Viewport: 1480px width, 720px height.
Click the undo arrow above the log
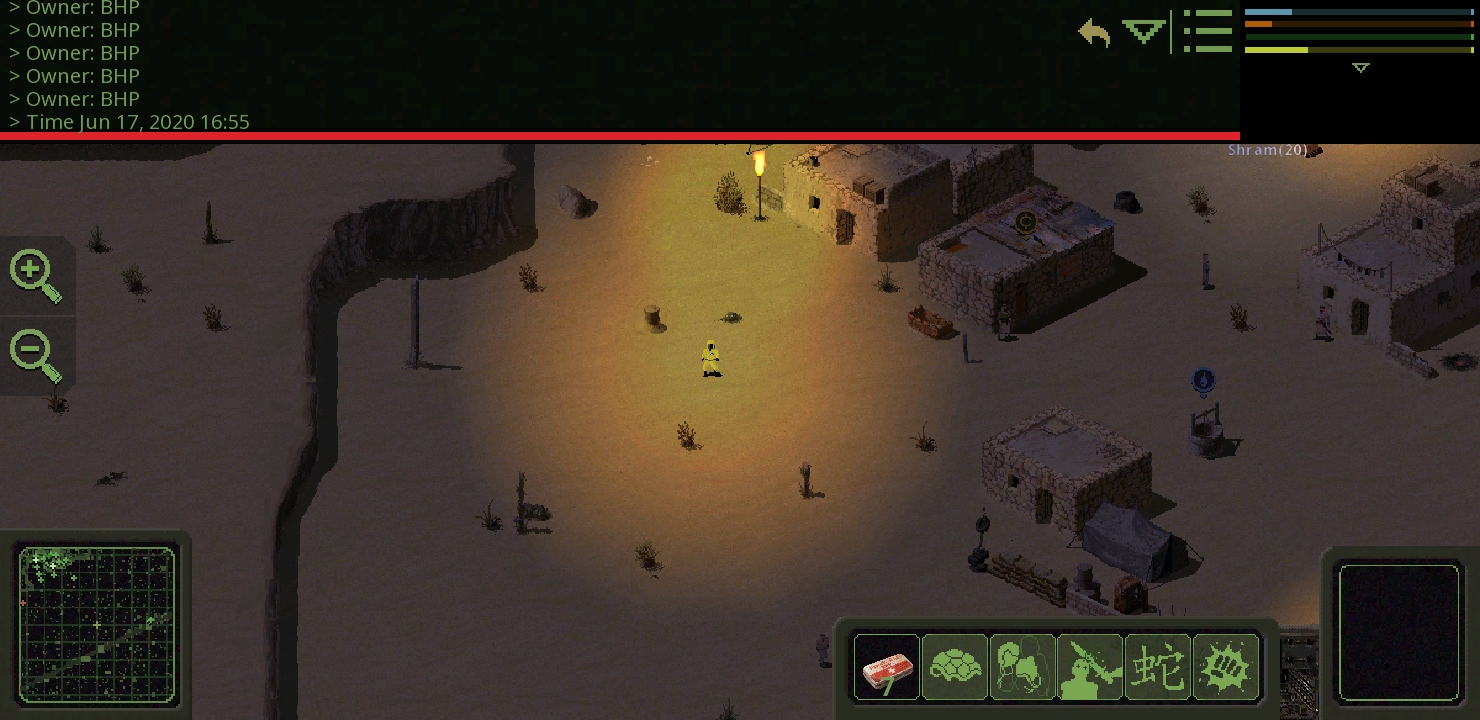tap(1094, 33)
